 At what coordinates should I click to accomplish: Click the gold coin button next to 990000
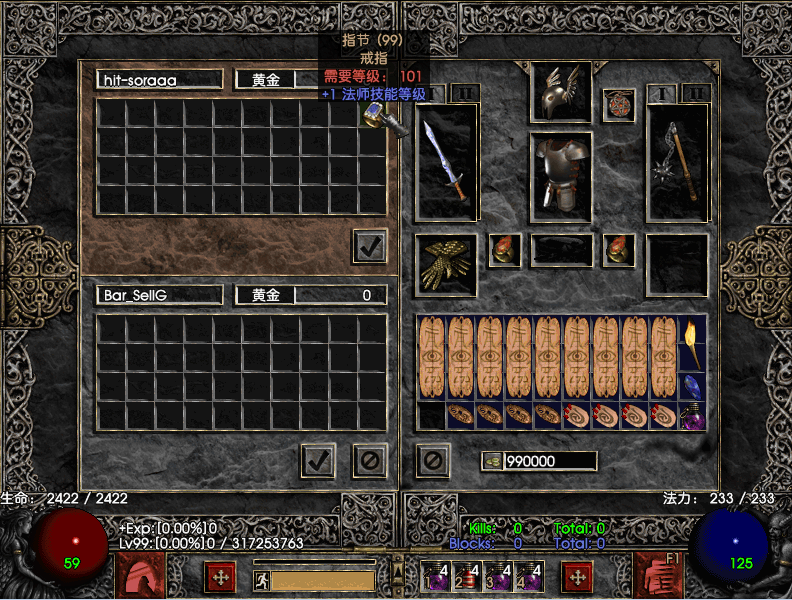[x=492, y=460]
